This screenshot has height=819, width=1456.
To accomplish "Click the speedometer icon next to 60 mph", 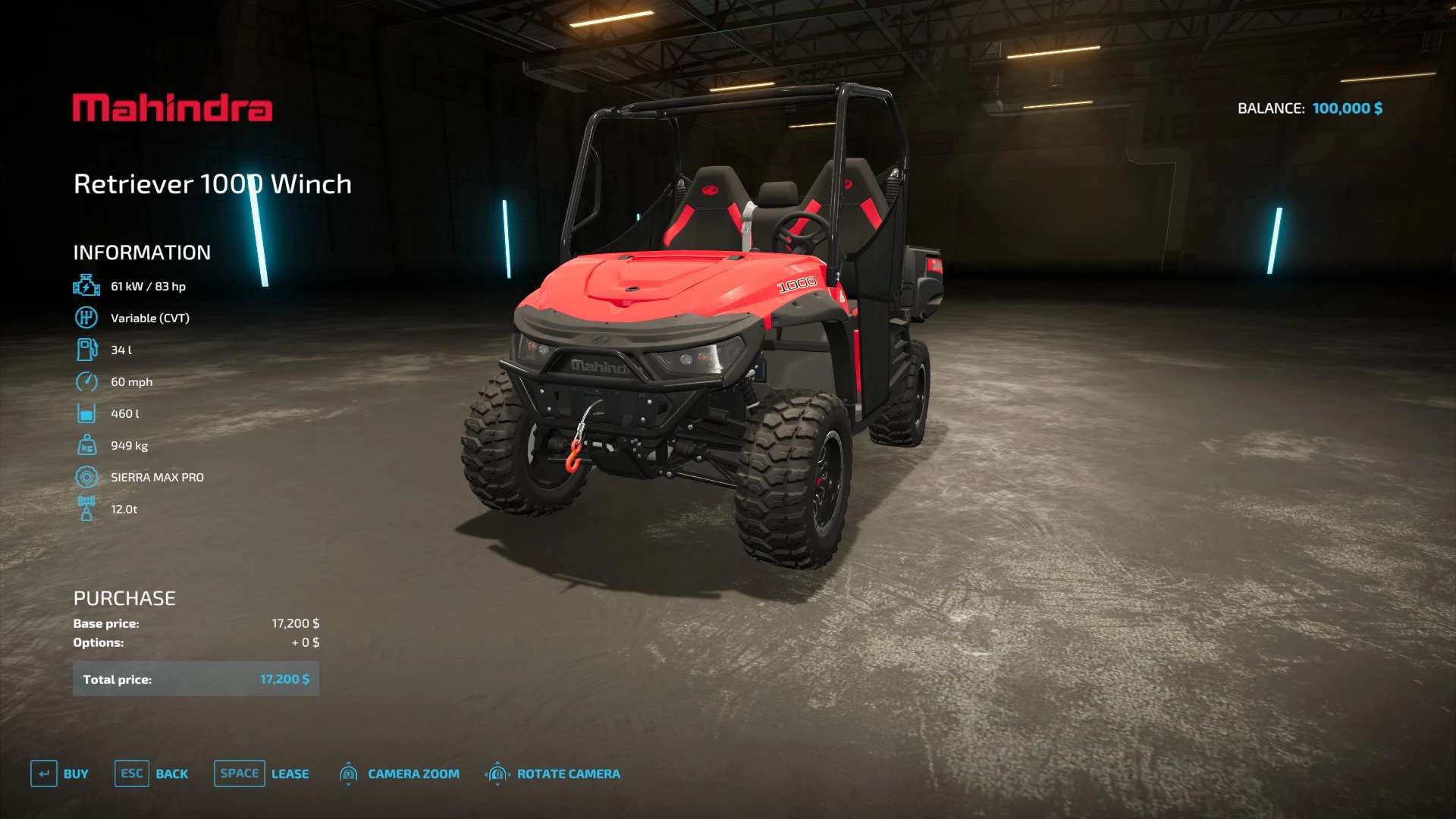I will [x=86, y=381].
